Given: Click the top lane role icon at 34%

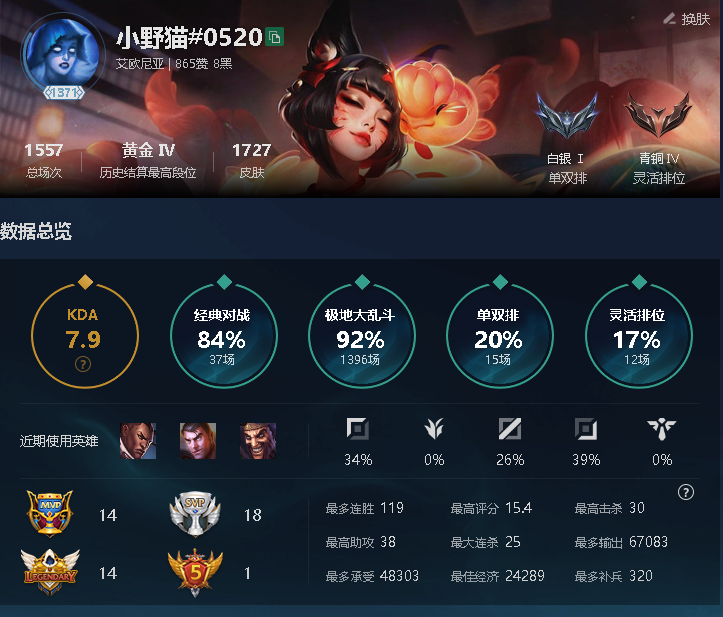Looking at the screenshot, I should 357,430.
